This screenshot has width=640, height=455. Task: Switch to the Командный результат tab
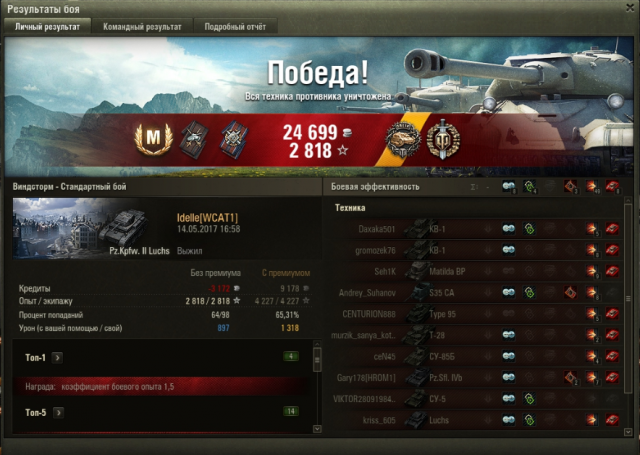[142, 27]
